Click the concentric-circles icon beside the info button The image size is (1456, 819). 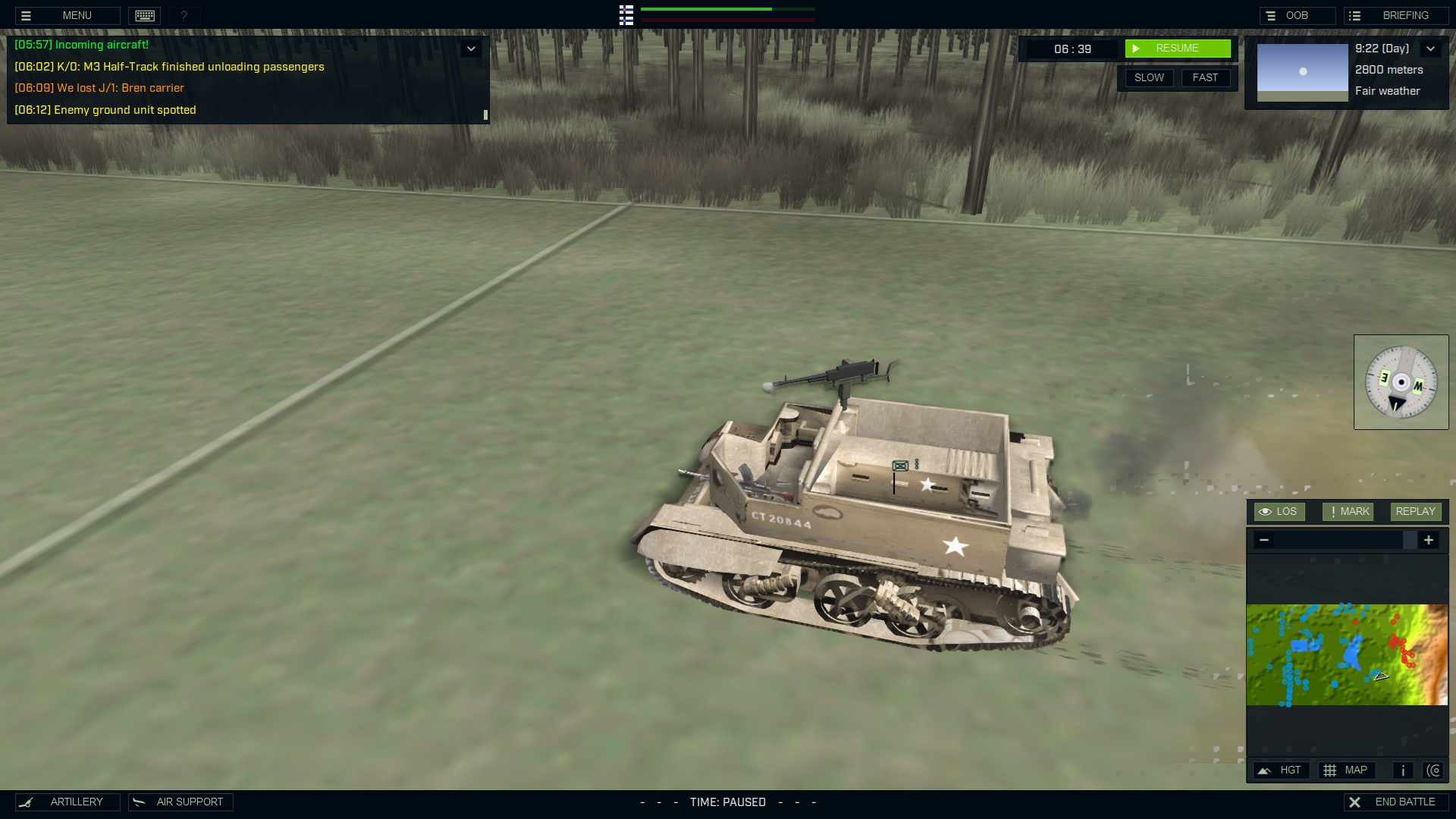1435,770
